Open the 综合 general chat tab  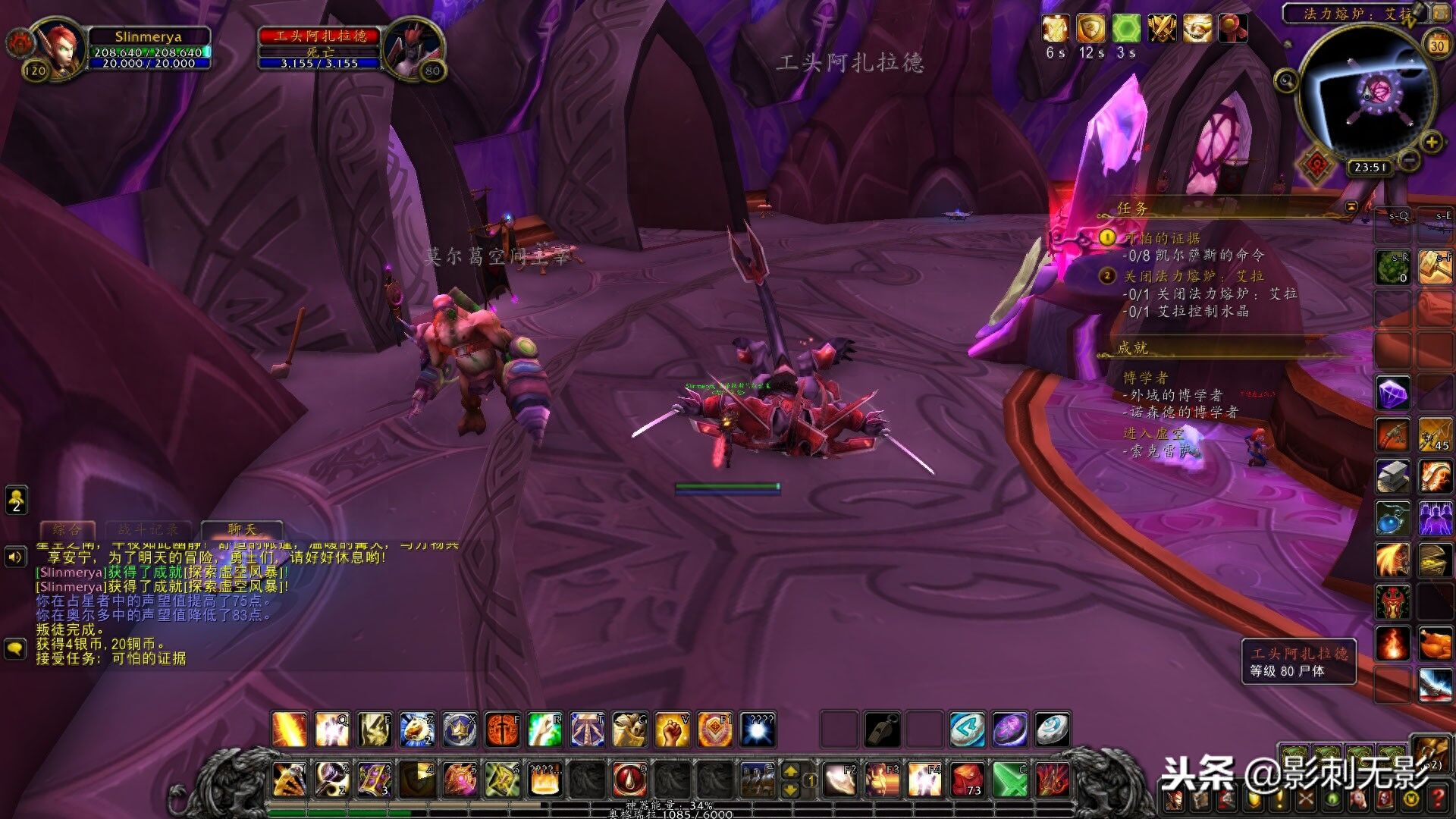click(x=67, y=529)
